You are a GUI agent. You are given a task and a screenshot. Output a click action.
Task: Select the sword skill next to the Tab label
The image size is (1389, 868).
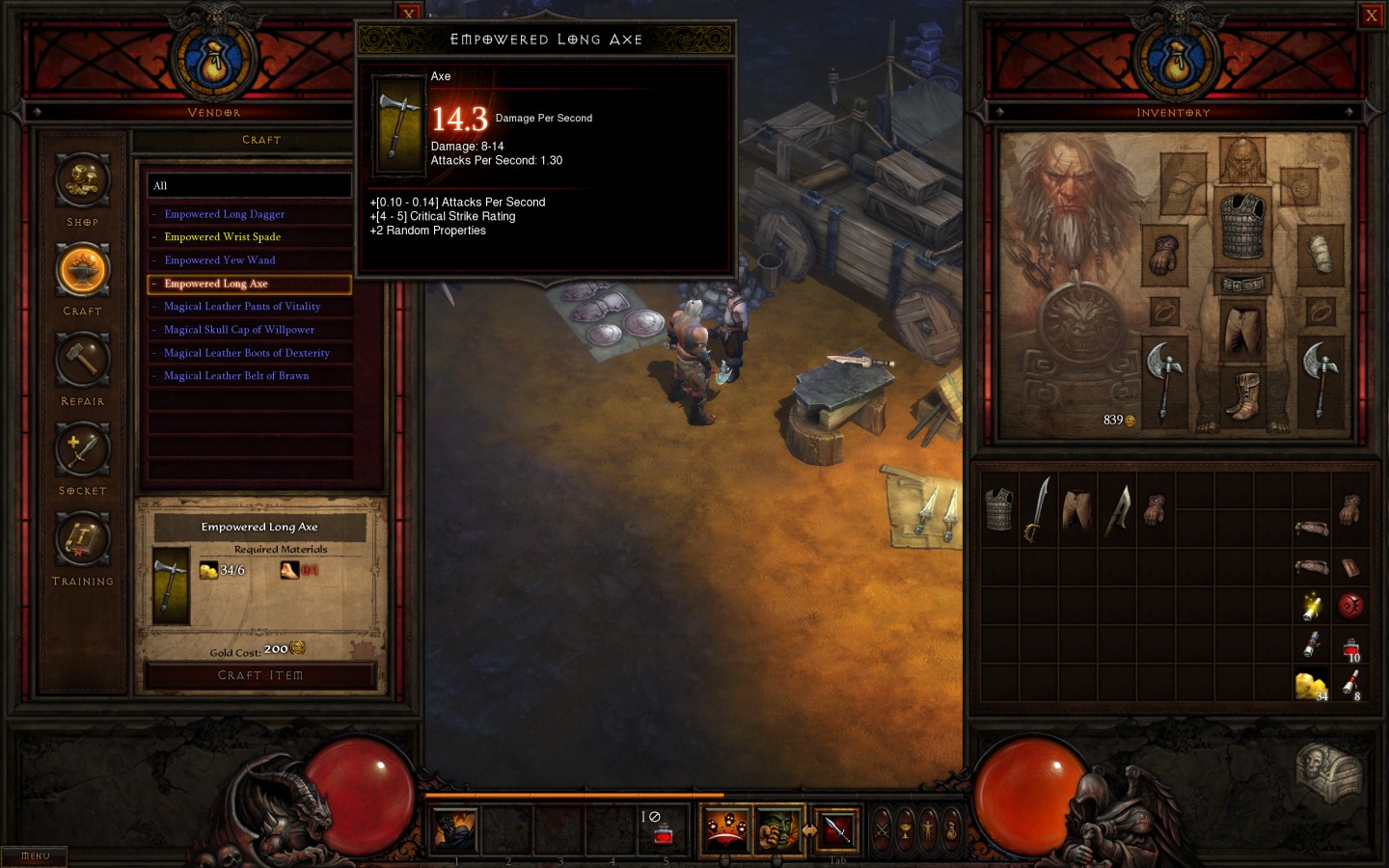pos(835,827)
